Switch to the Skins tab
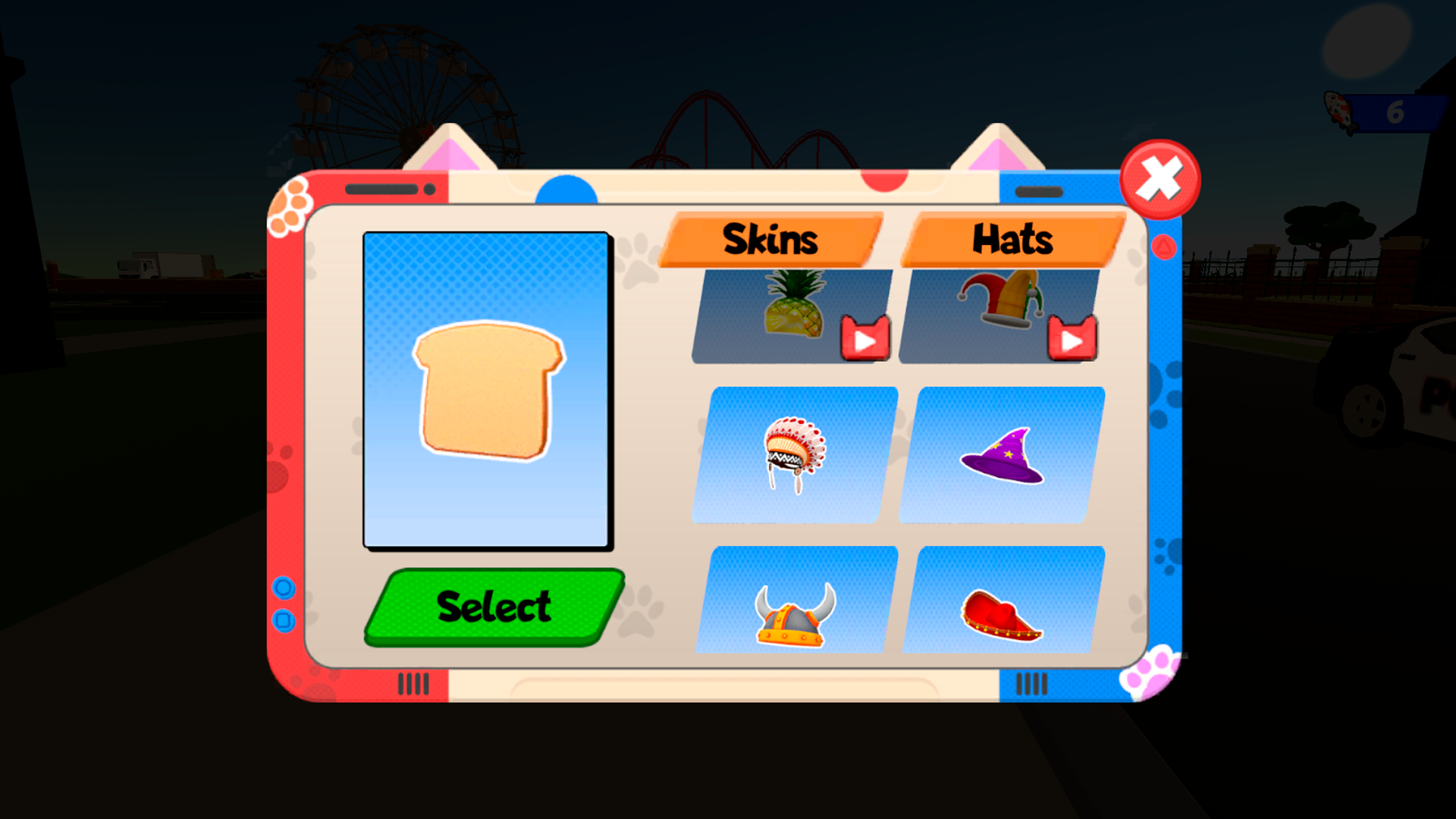1456x819 pixels. (x=770, y=239)
